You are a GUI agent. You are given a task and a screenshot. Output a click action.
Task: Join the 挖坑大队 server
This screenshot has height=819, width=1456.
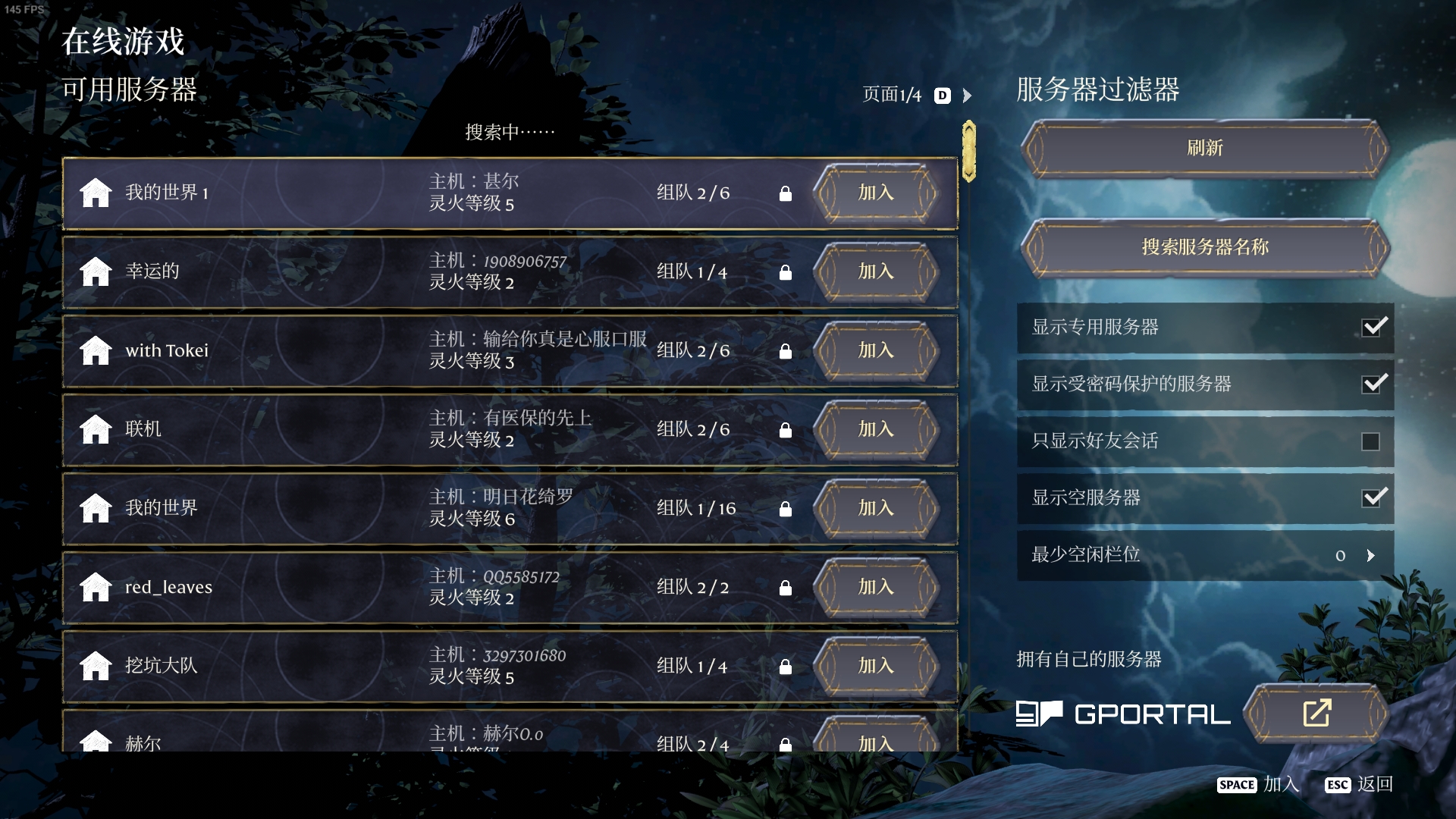(875, 666)
